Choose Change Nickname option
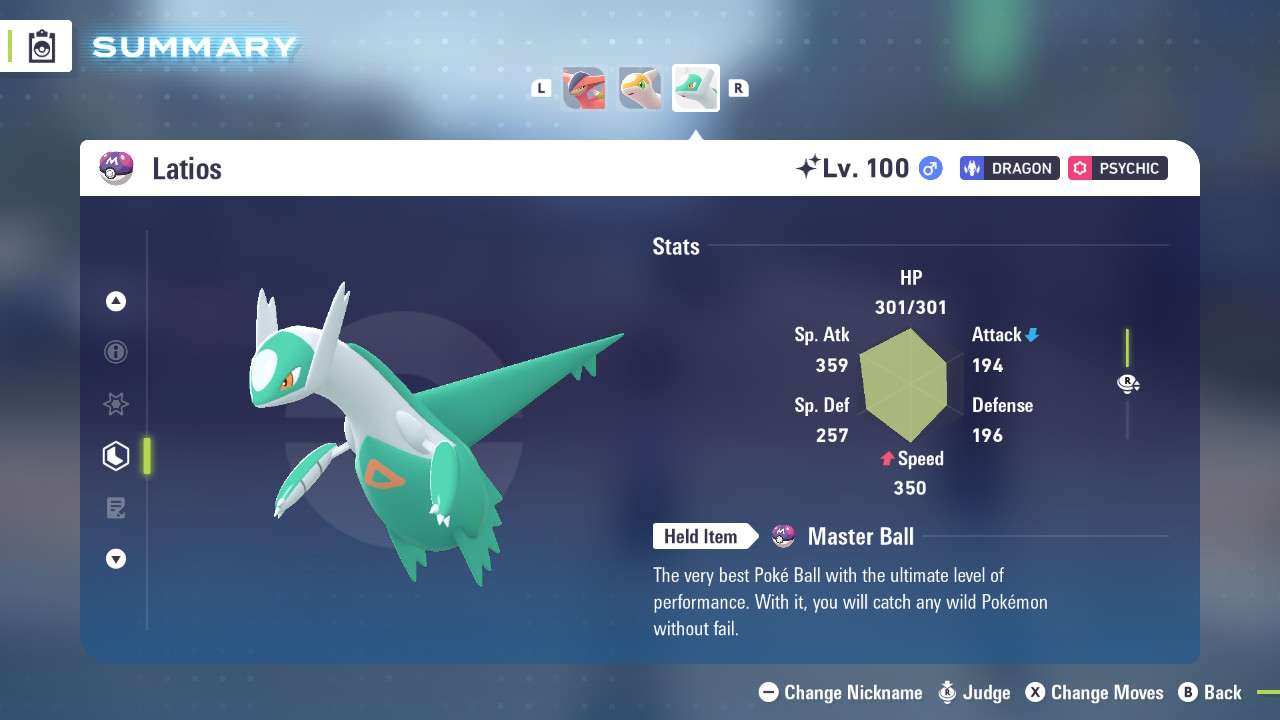This screenshot has height=720, width=1280. 841,692
